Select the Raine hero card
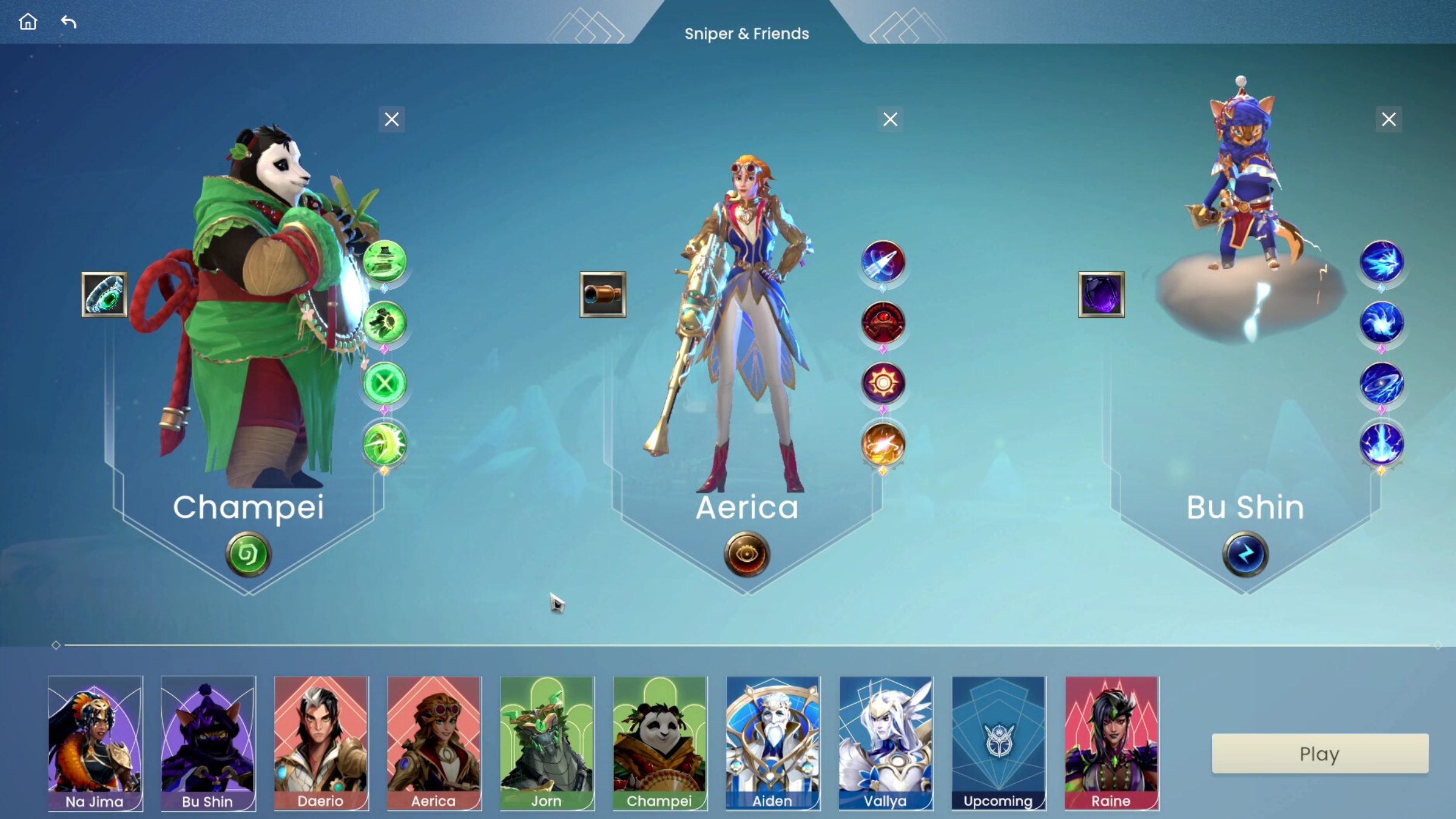The height and width of the screenshot is (819, 1456). (1111, 743)
